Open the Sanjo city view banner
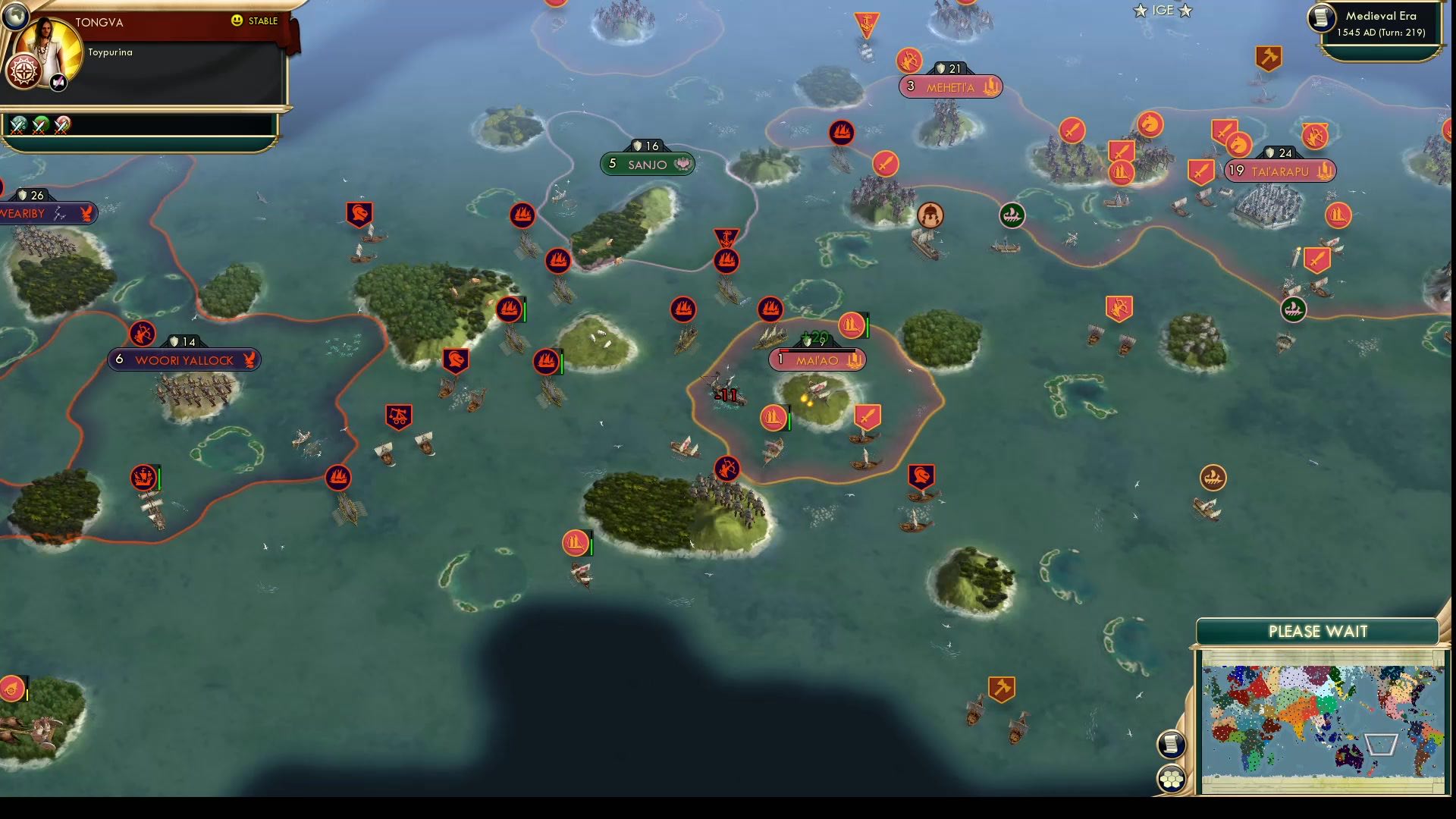 point(647,163)
